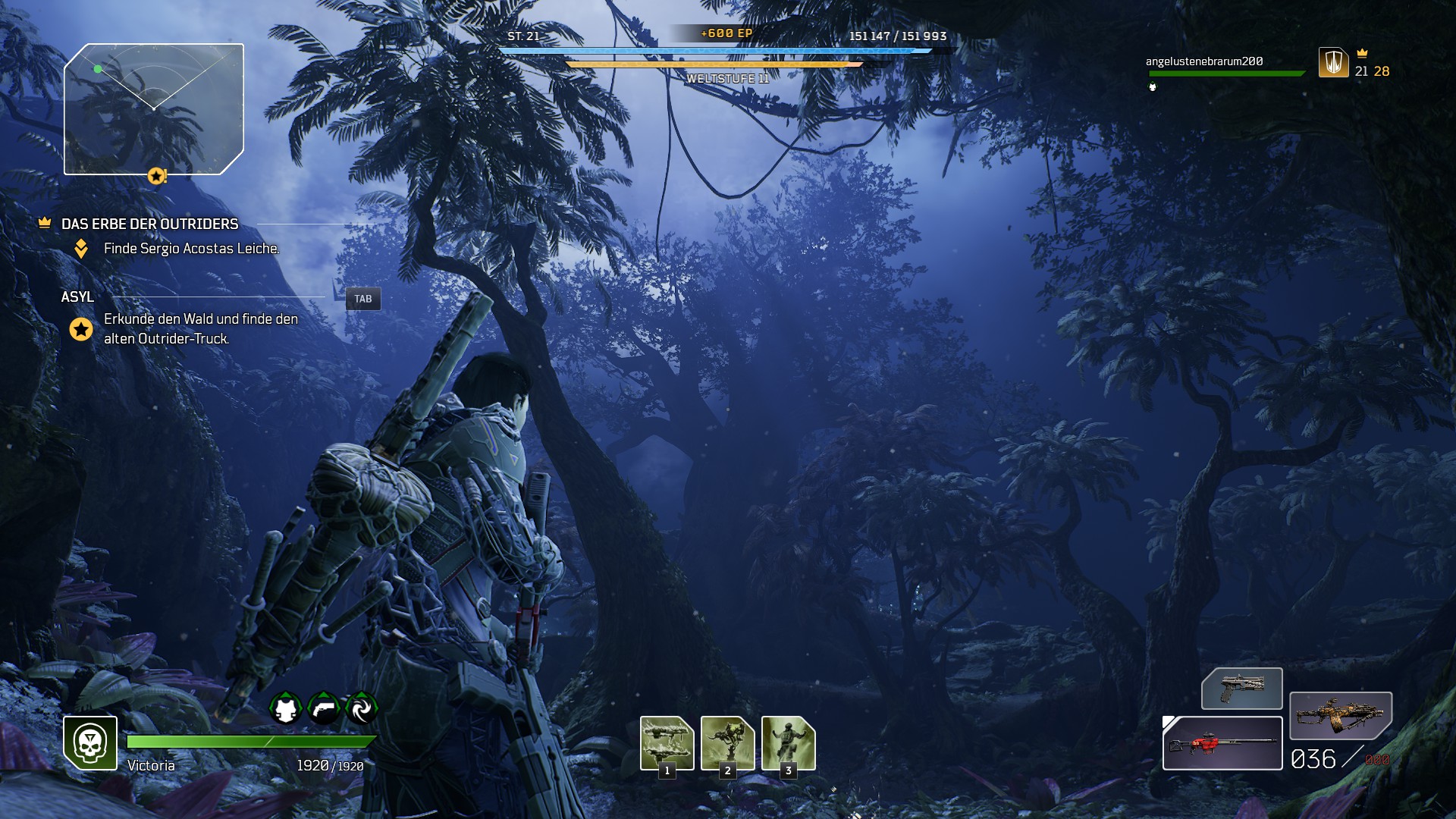Viewport: 1456px width, 819px height.
Task: Select the yellow star quest marker below minimap
Action: [x=156, y=176]
